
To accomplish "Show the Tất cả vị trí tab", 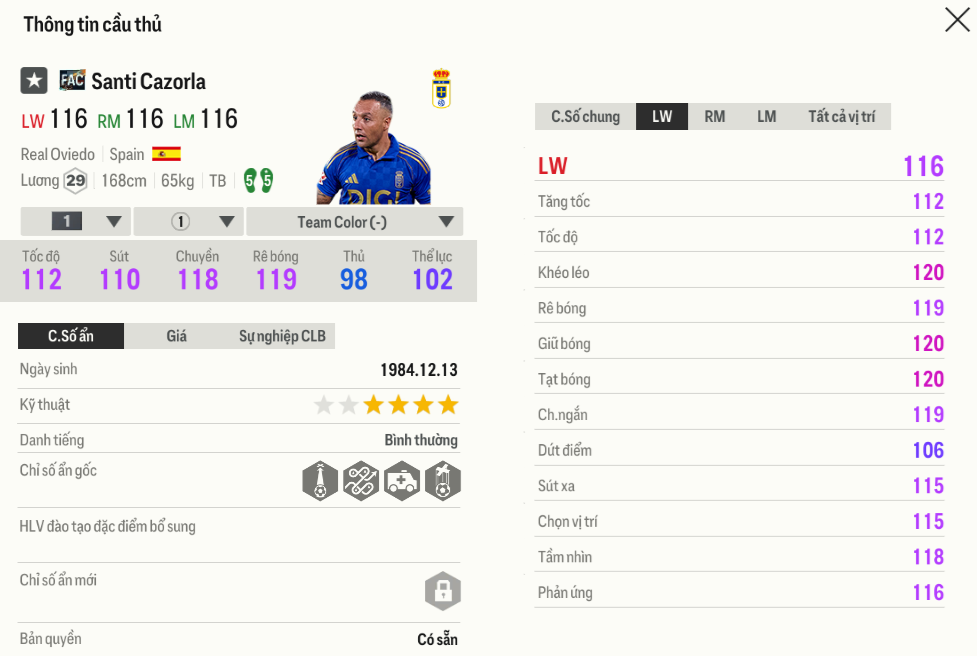I will point(841,117).
